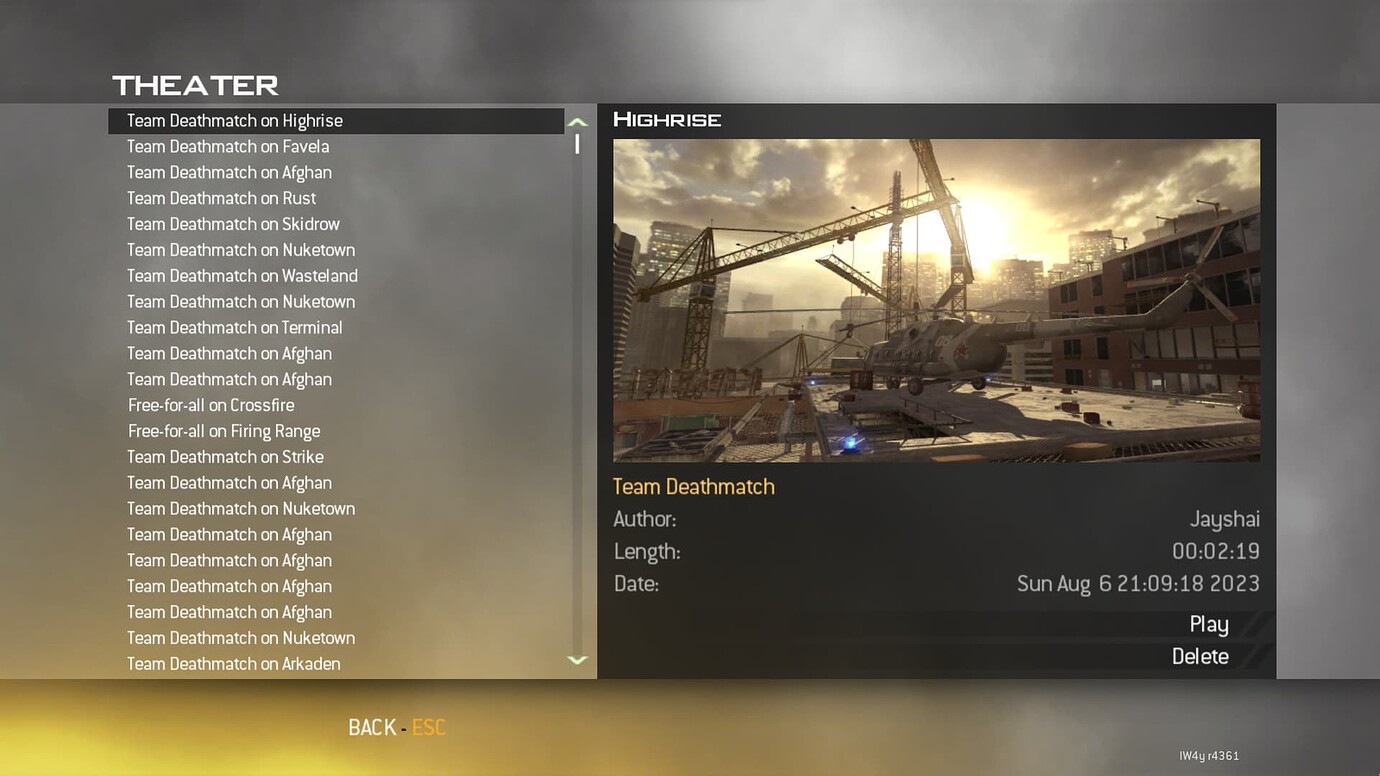Select Team Deathmatch on Favela replay

[x=227, y=146]
